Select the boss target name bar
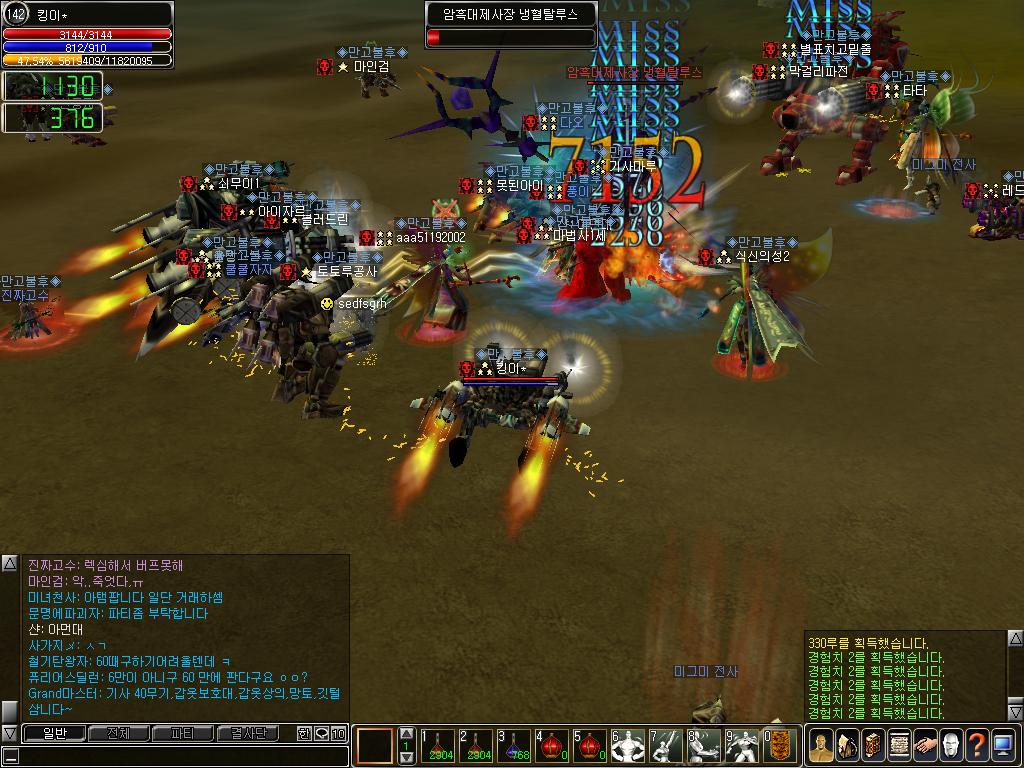Viewport: 1024px width, 768px height. click(x=511, y=15)
